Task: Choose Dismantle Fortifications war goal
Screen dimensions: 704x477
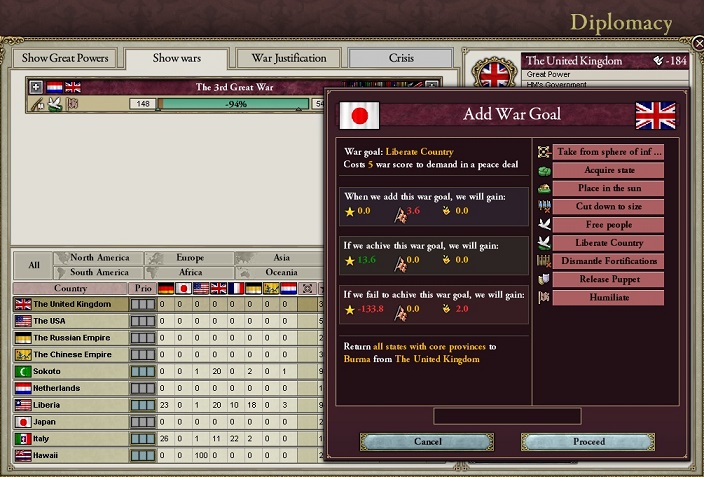Action: (x=609, y=261)
